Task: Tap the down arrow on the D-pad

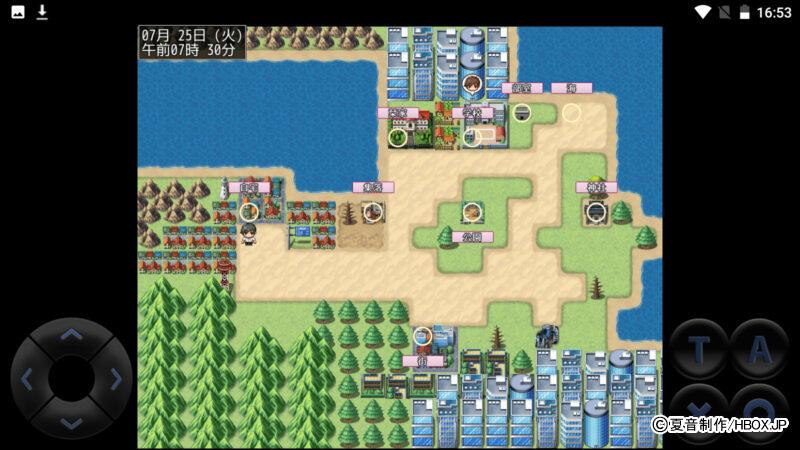Action: (x=71, y=422)
